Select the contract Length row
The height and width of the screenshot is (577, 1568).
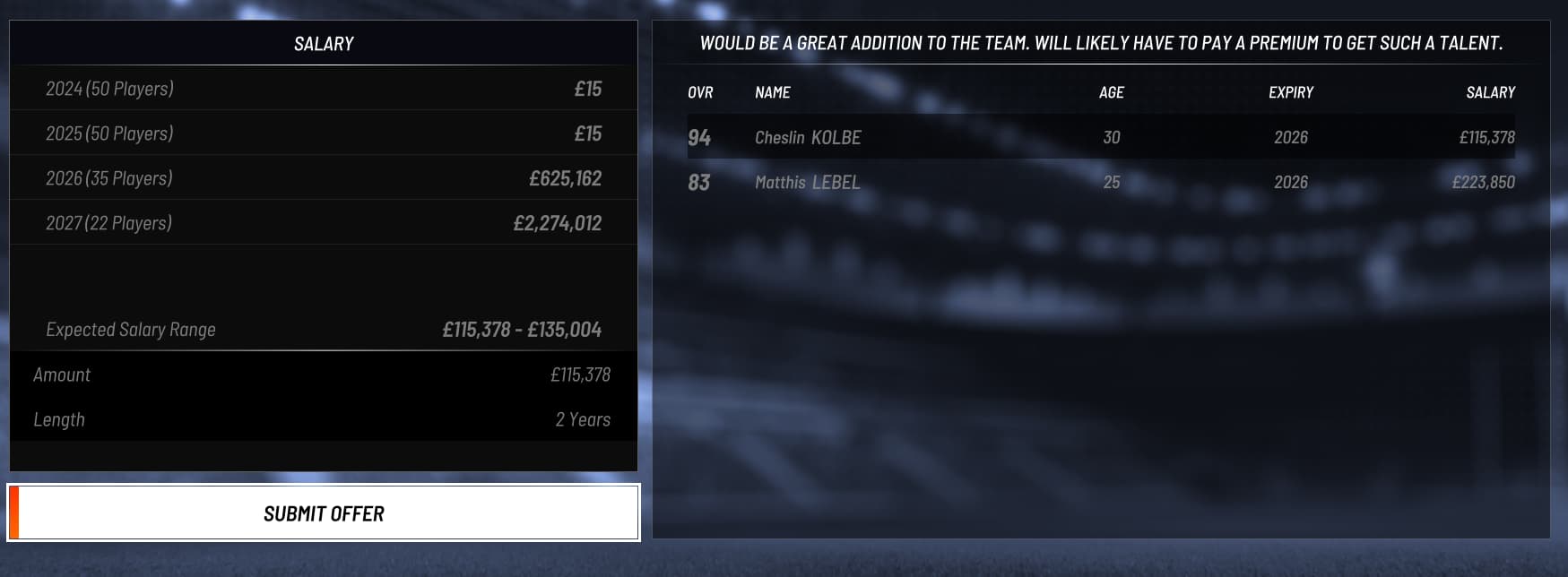coord(323,419)
